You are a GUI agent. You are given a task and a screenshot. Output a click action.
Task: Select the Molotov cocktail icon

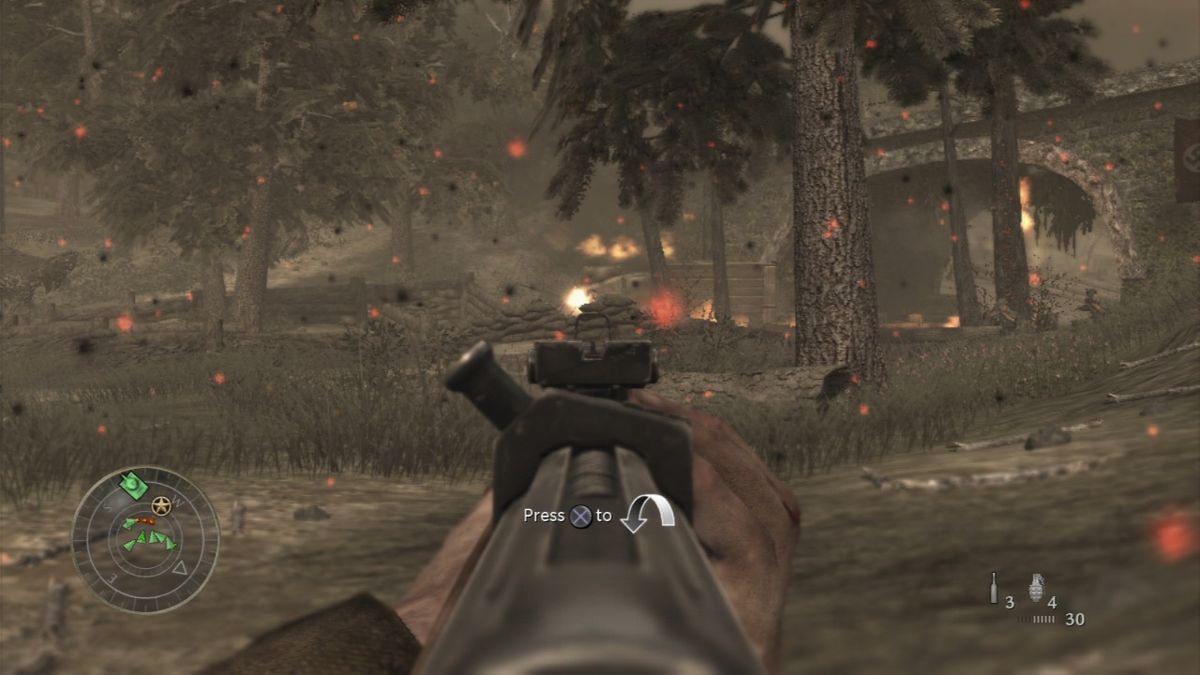click(993, 587)
